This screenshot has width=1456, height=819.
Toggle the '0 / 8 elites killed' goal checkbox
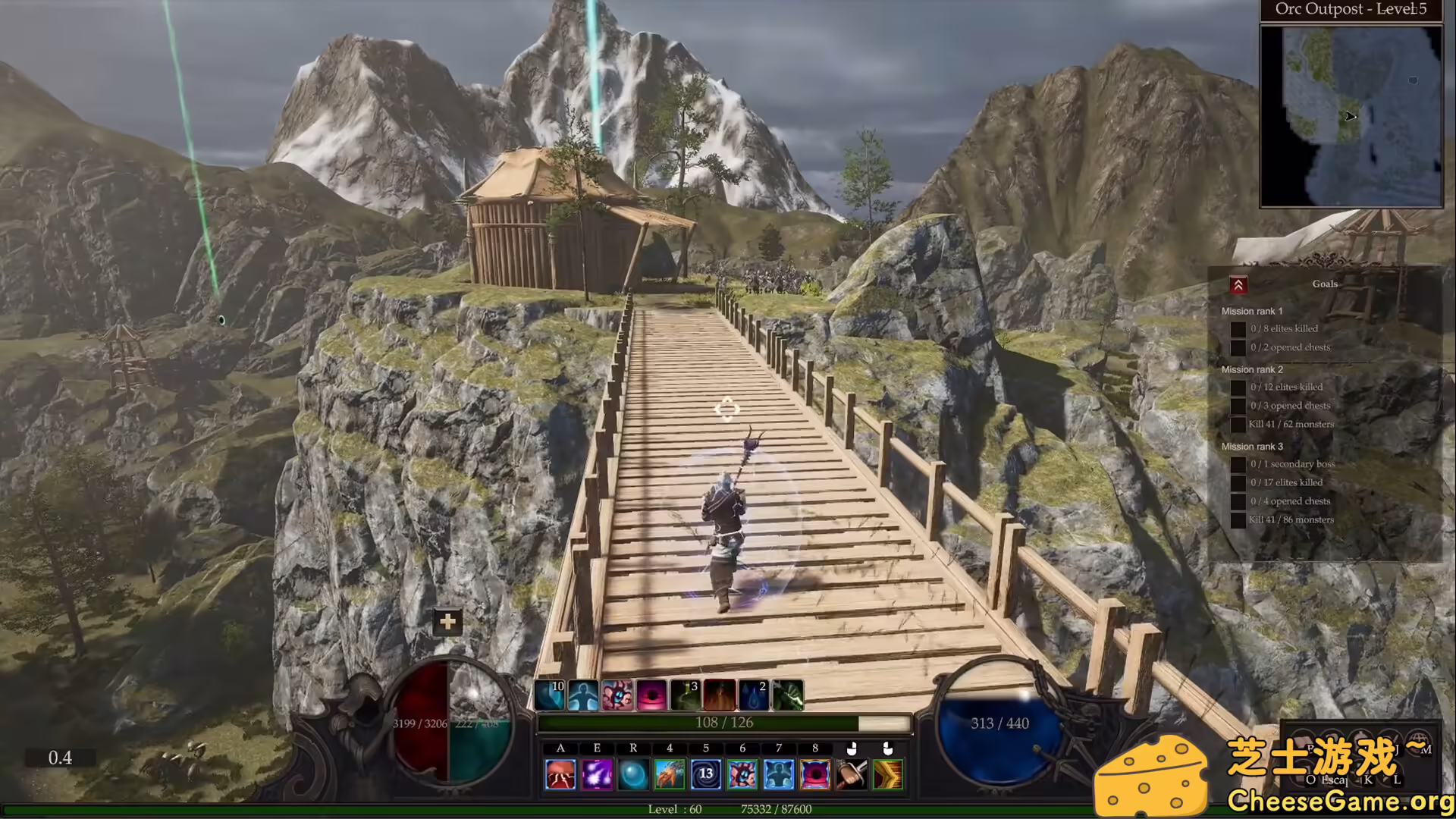(x=1238, y=329)
